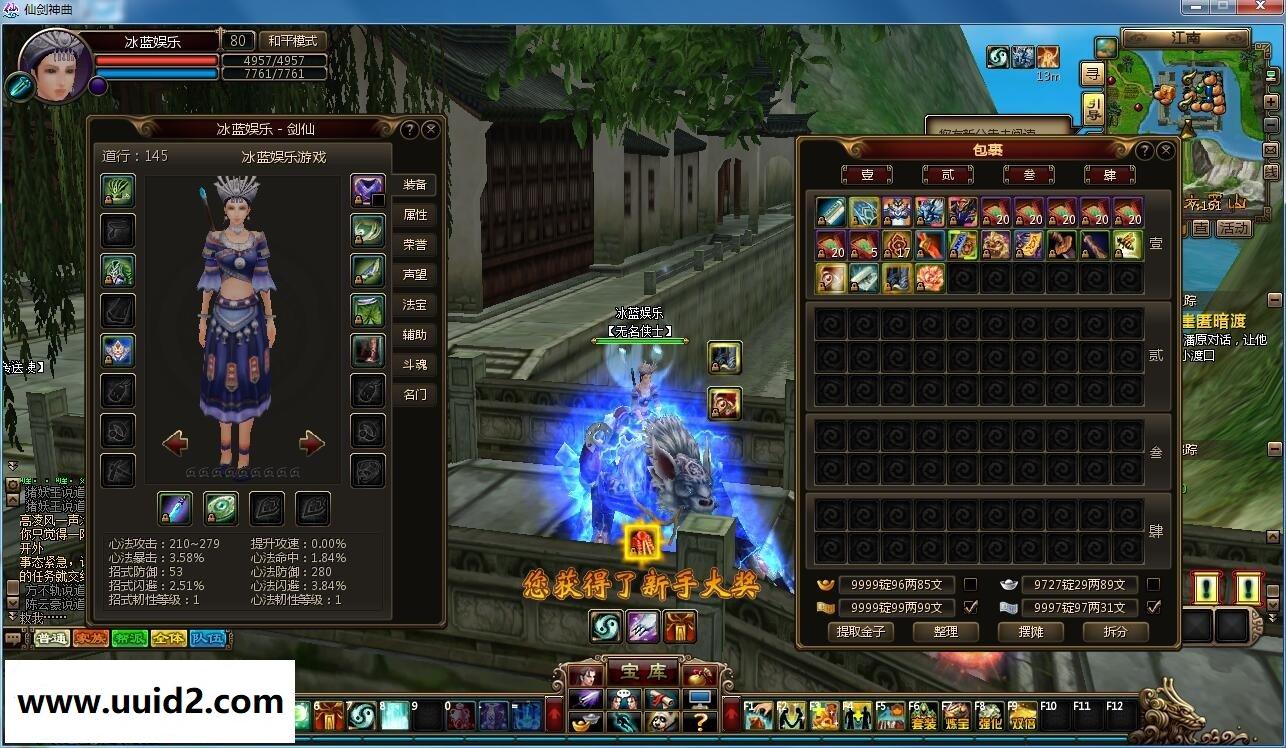Image resolution: width=1286 pixels, height=748 pixels.
Task: Click the 寻 pathfinding button beside minimap
Action: 1093,74
